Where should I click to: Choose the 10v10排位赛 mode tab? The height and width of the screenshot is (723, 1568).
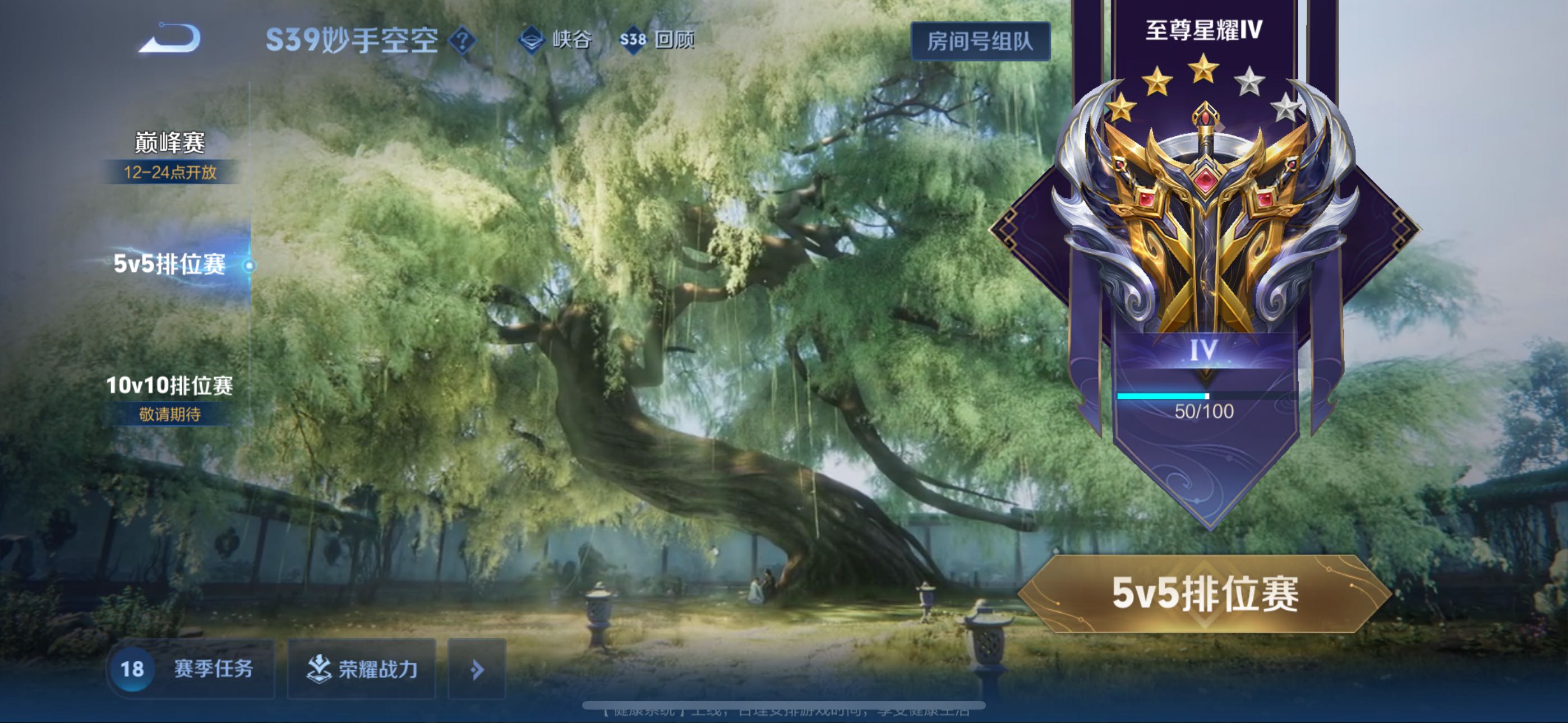point(170,385)
